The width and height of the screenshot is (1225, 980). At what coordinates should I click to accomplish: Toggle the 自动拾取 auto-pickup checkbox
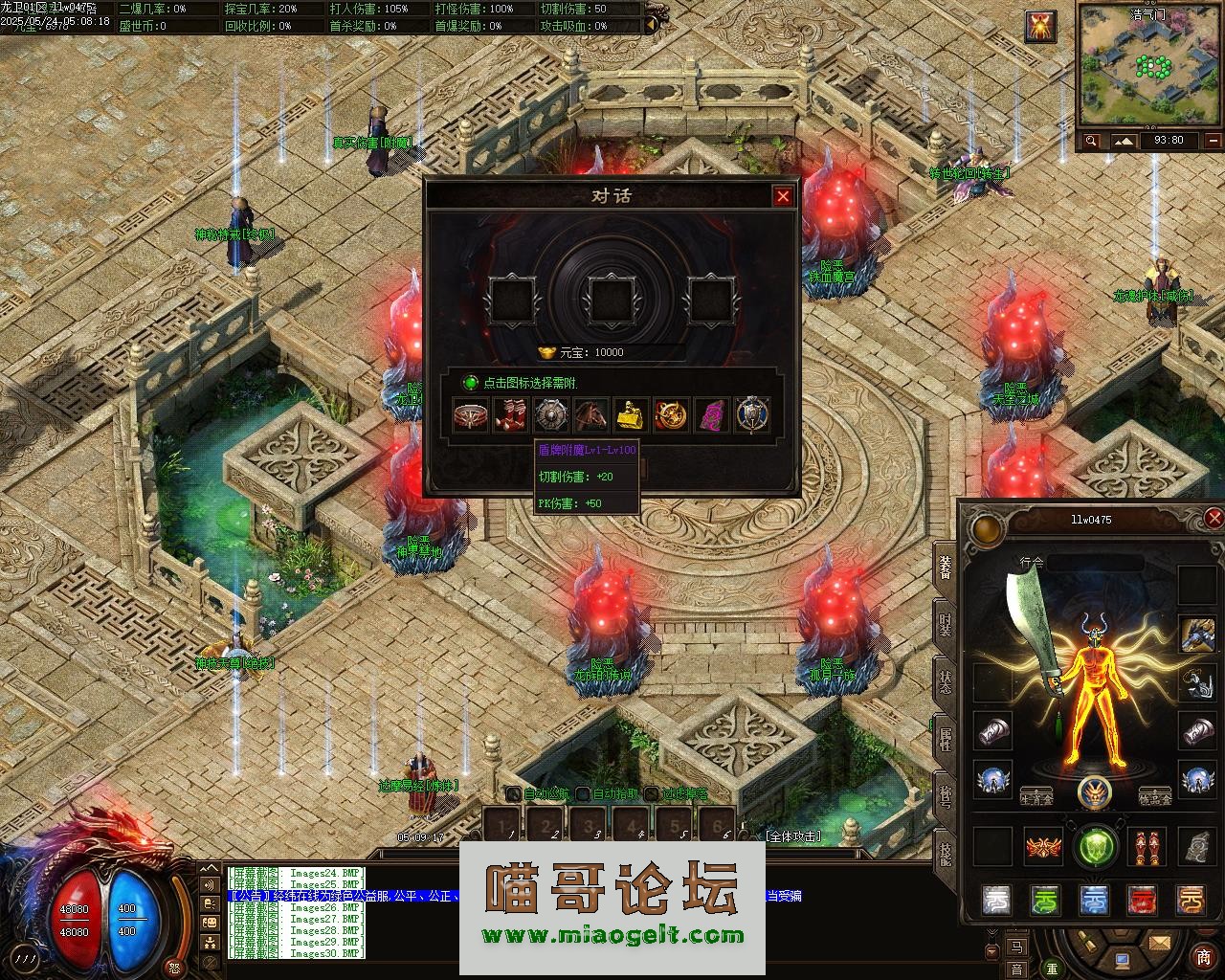pyautogui.click(x=585, y=793)
